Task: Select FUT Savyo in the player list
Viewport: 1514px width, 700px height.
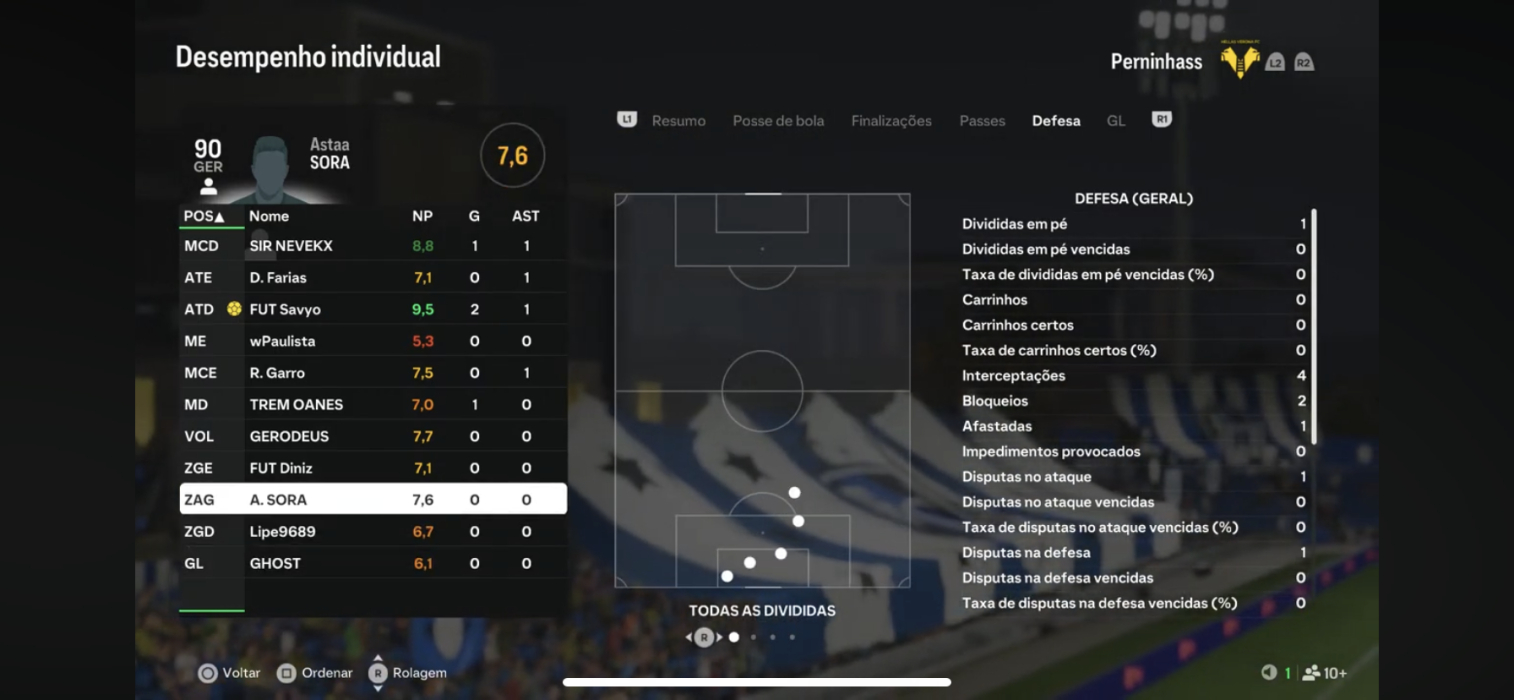Action: click(372, 310)
